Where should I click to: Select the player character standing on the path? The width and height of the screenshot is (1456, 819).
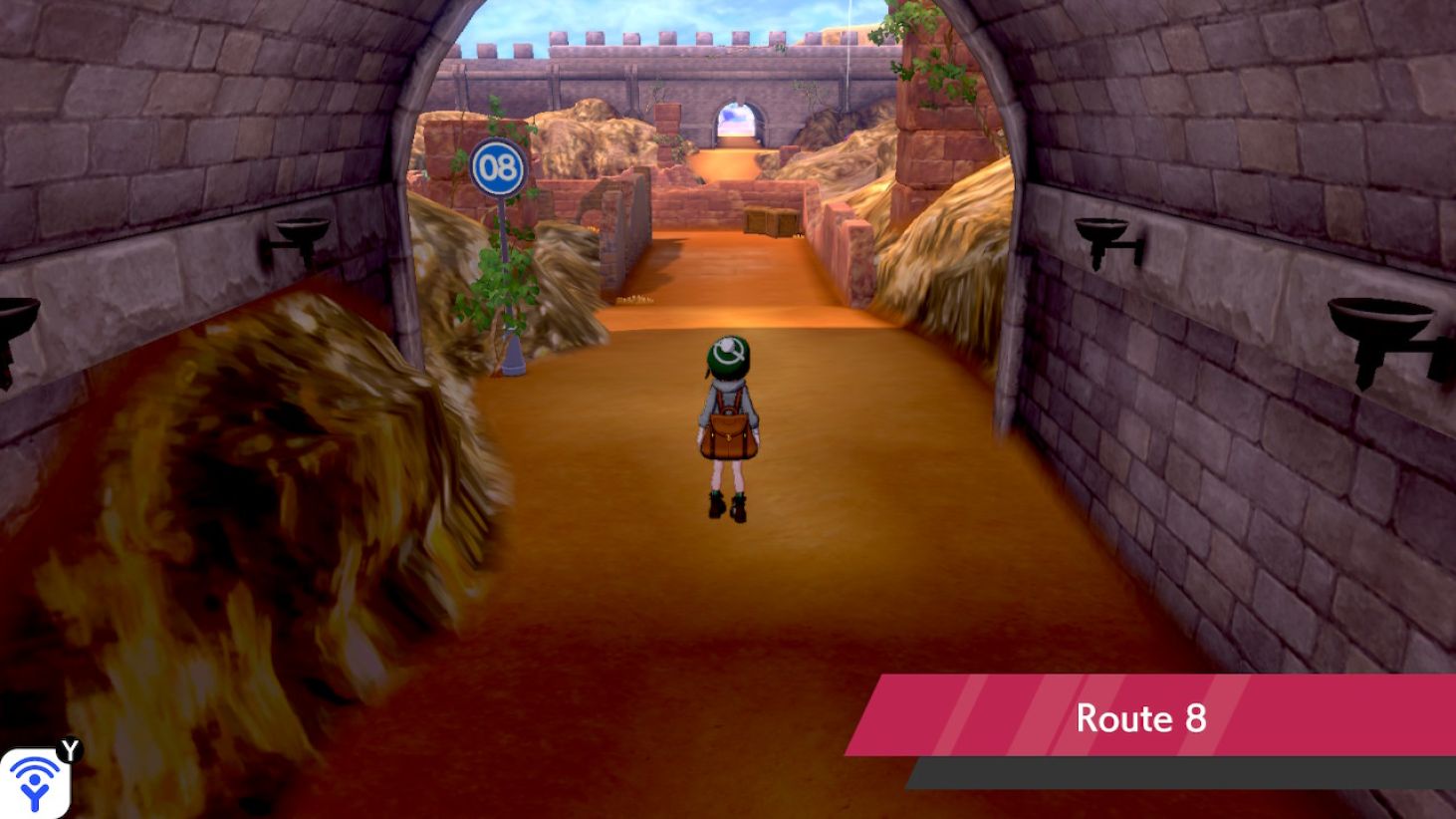(730, 428)
